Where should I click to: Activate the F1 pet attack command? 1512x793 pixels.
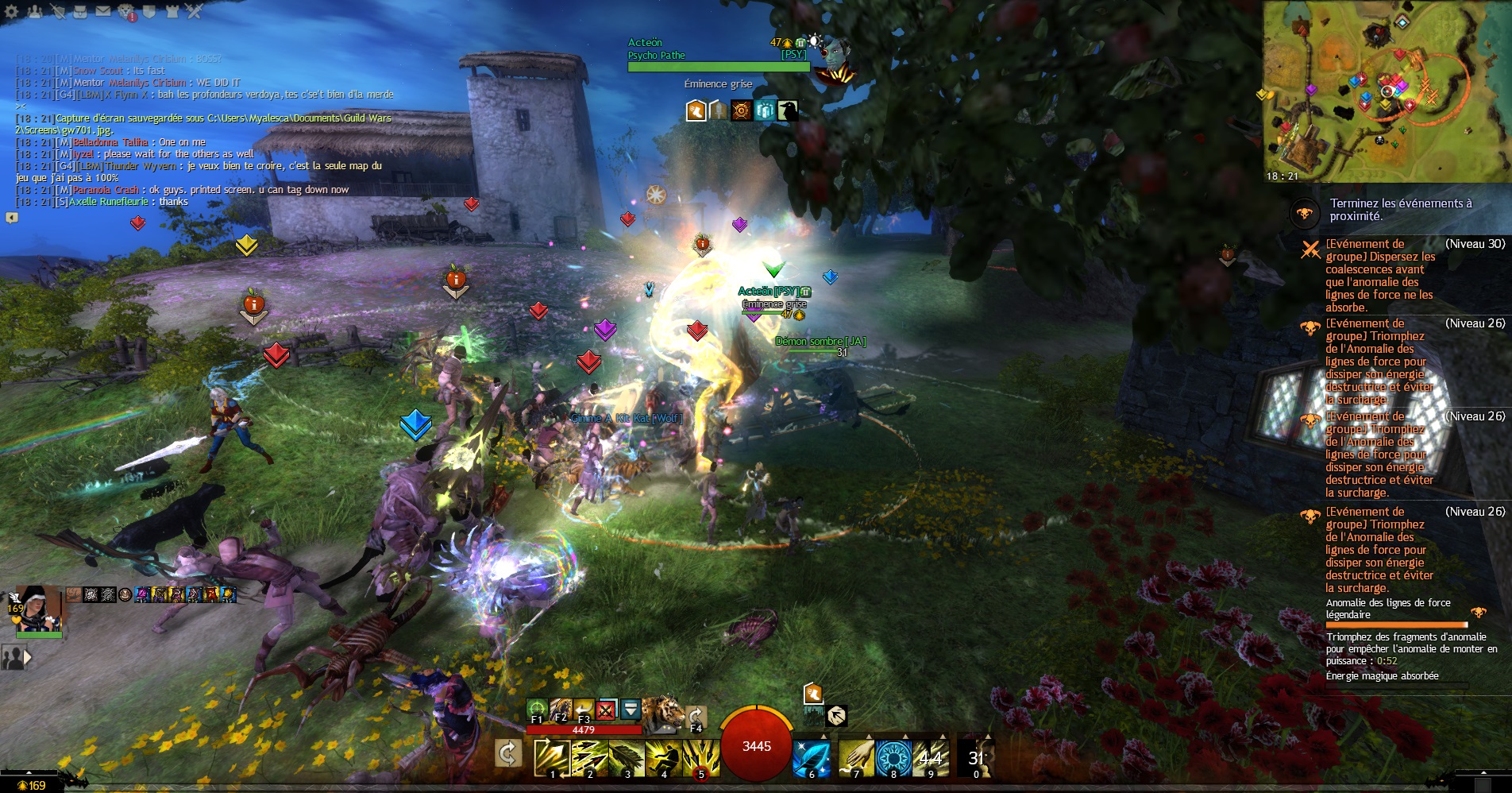537,709
